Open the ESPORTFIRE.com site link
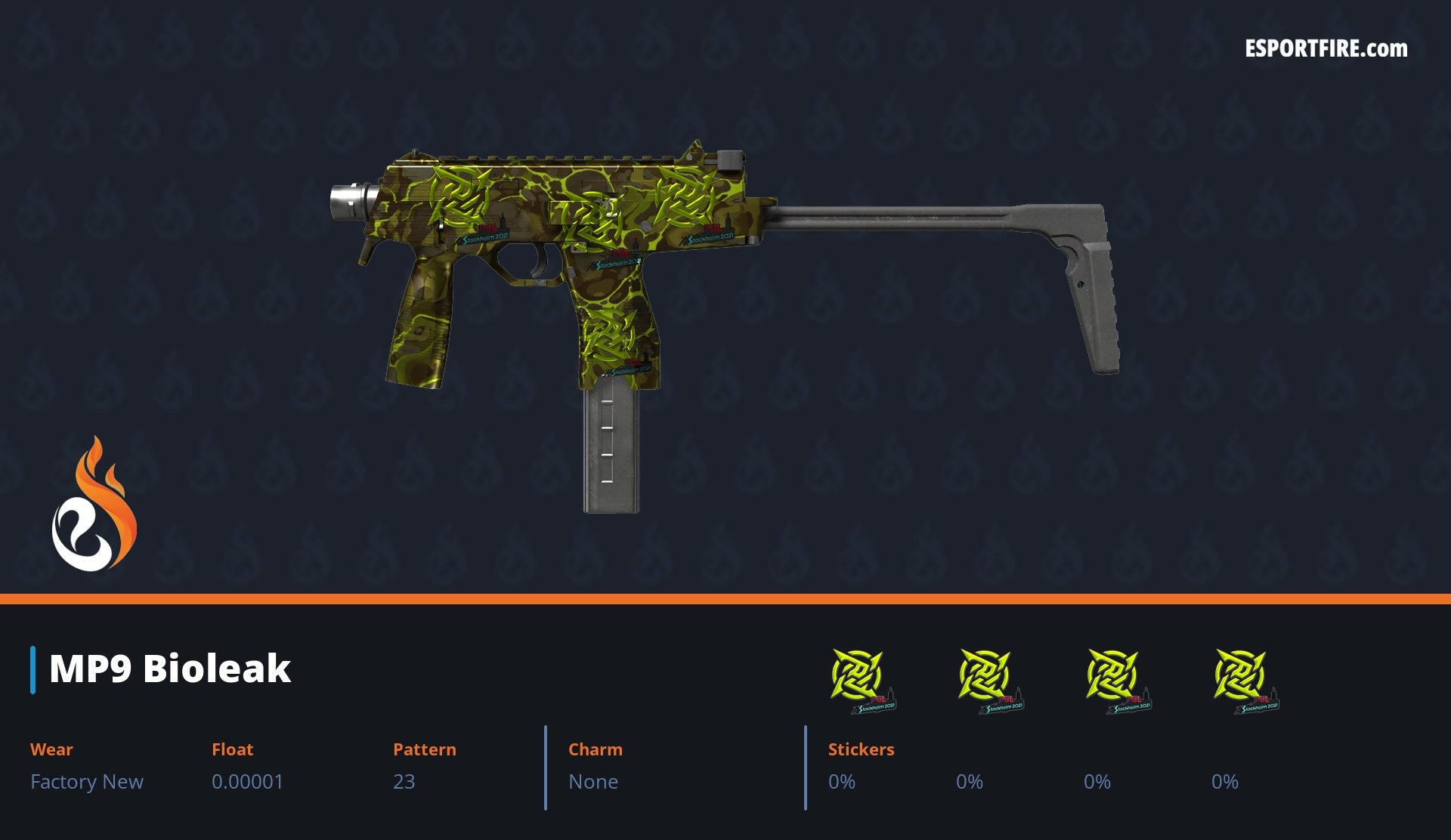Viewport: 1451px width, 840px height. [1326, 49]
